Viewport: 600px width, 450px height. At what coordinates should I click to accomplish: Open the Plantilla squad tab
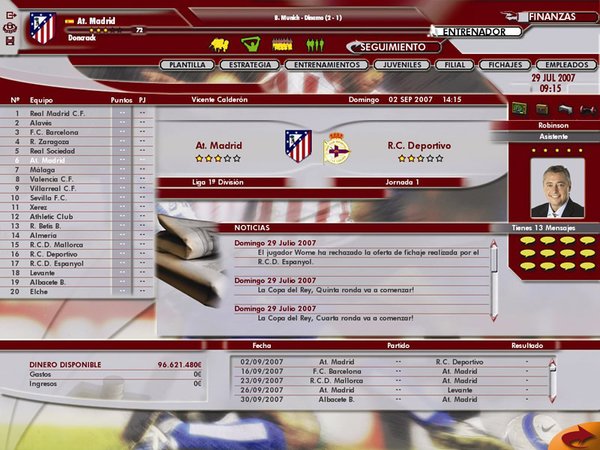click(x=187, y=65)
